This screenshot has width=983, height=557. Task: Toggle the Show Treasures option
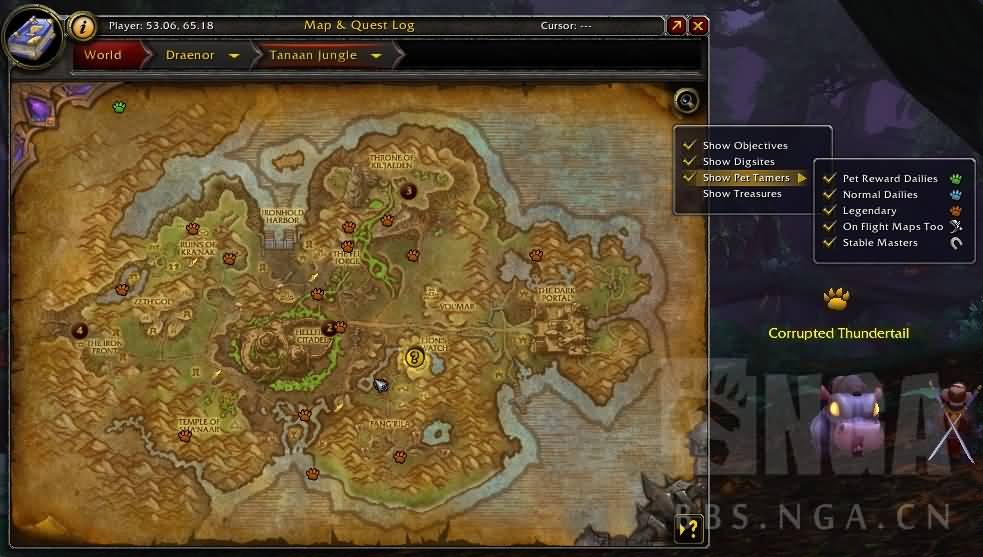point(742,194)
